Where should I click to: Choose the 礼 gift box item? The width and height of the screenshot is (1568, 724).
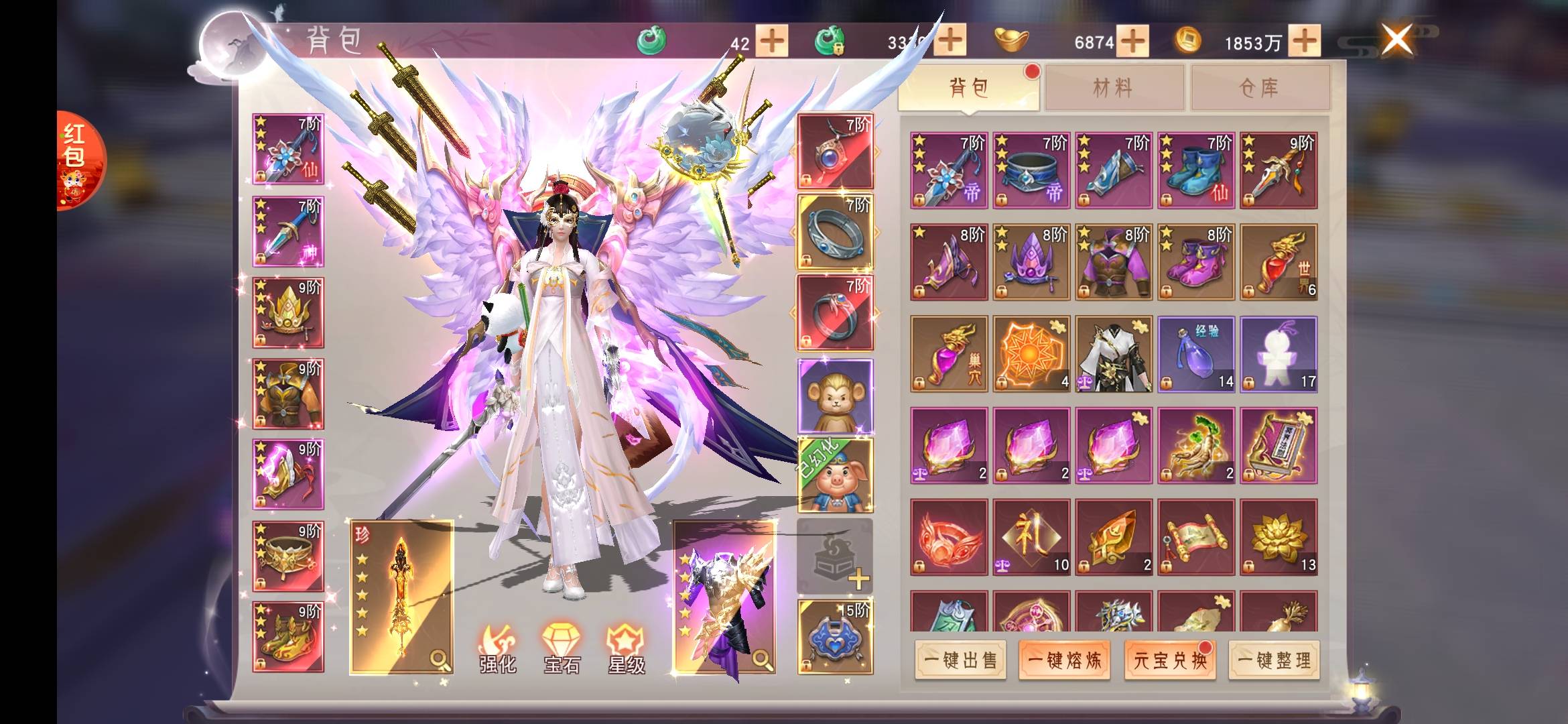click(x=1031, y=537)
